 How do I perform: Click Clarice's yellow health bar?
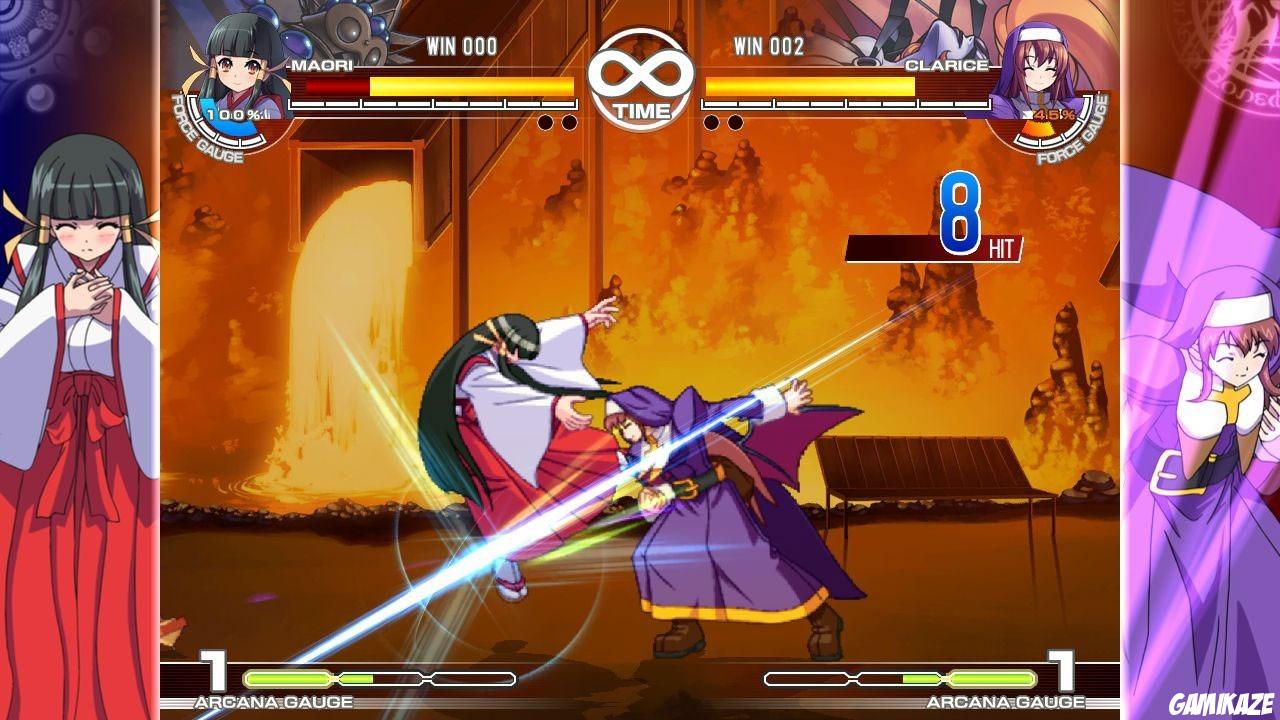click(810, 87)
